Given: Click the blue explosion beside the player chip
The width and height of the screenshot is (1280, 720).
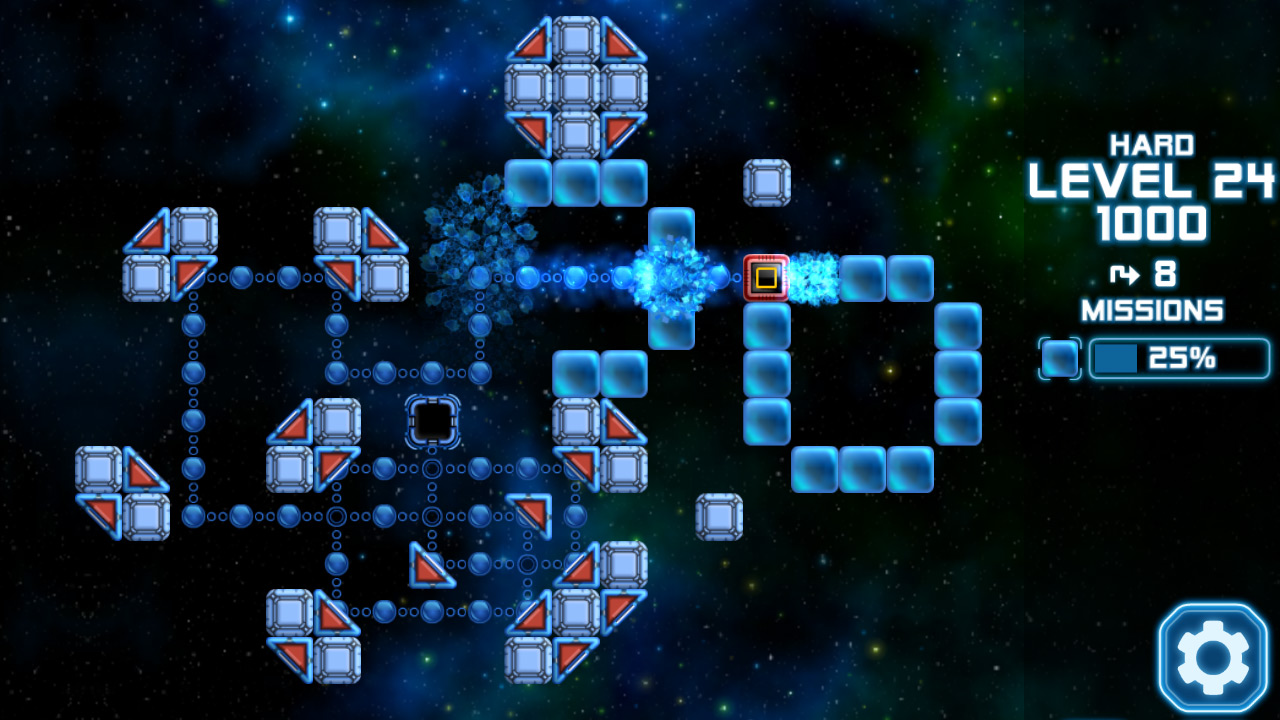Looking at the screenshot, I should 812,277.
